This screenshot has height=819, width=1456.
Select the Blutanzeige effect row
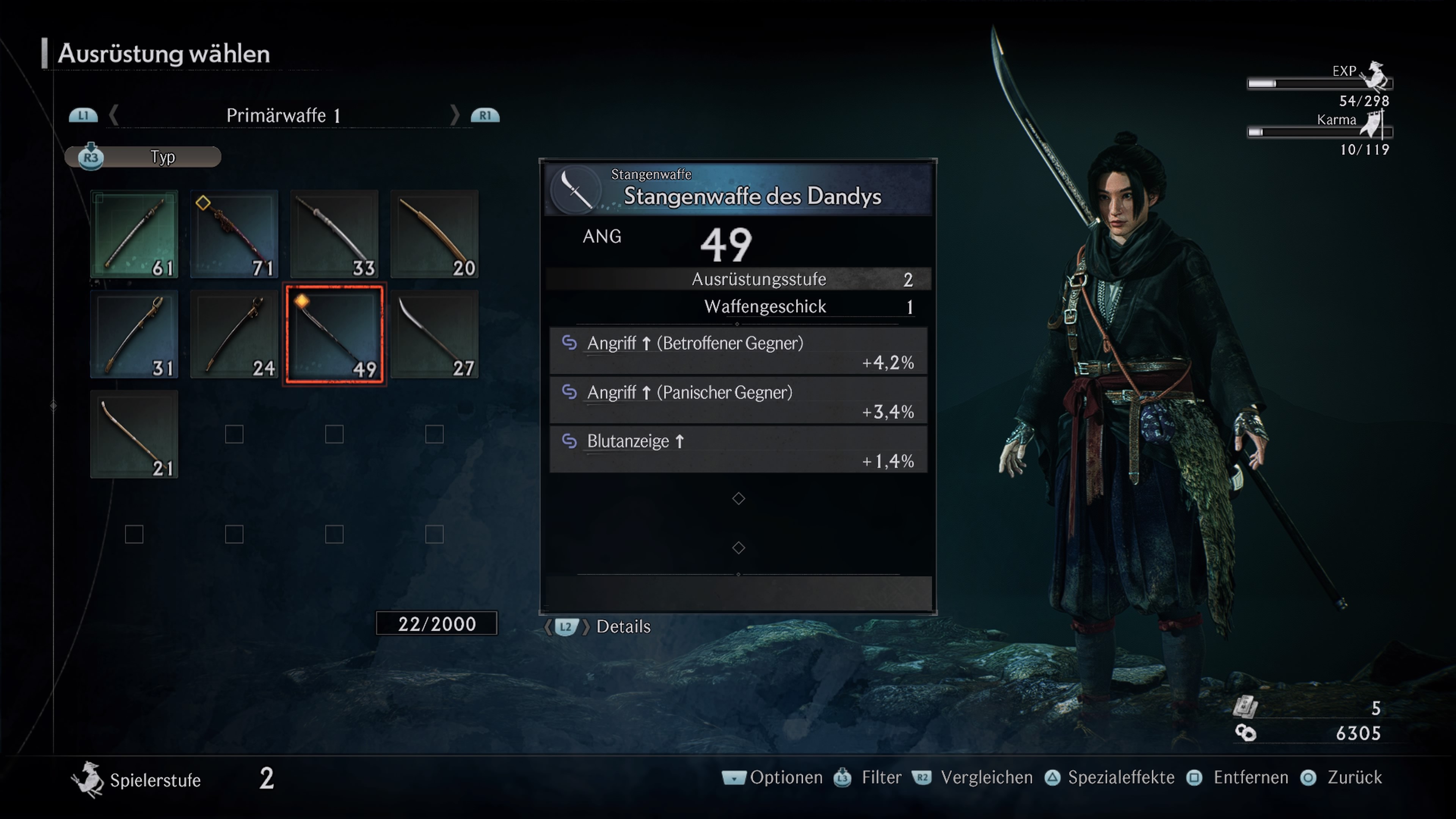(738, 449)
